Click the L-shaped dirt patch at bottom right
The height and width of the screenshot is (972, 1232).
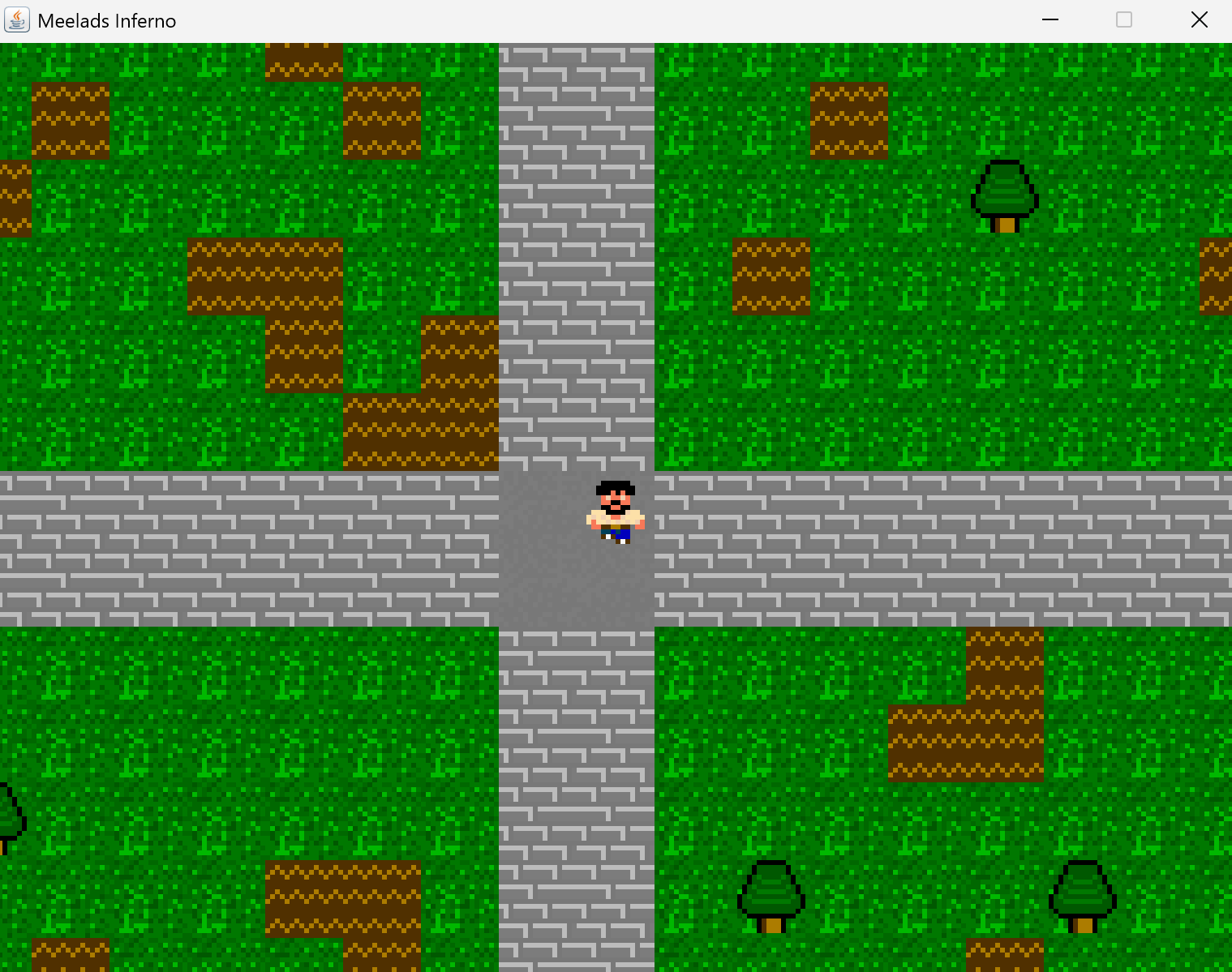[965, 738]
